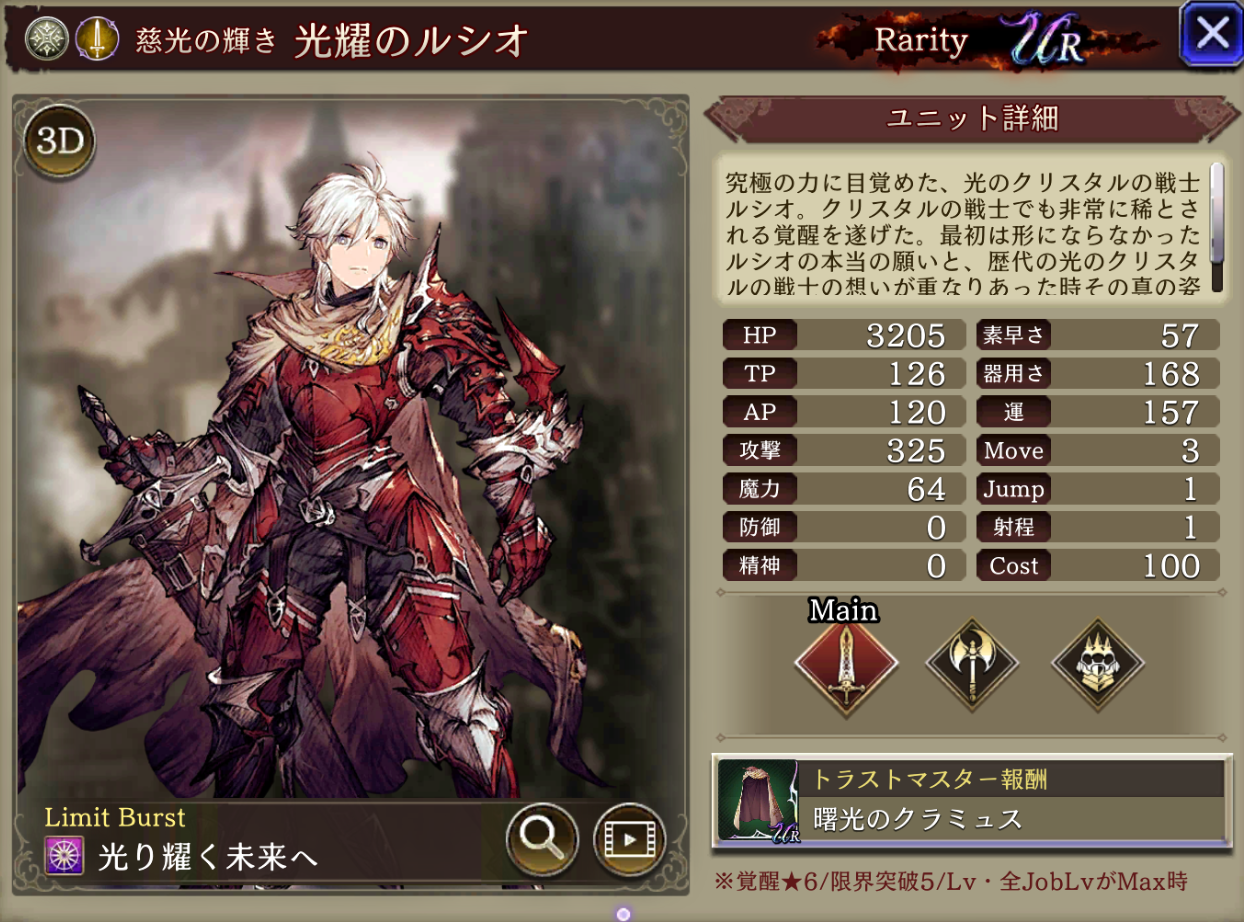This screenshot has width=1244, height=922.
Task: Click the unit description scrollbar
Action: [x=1217, y=228]
